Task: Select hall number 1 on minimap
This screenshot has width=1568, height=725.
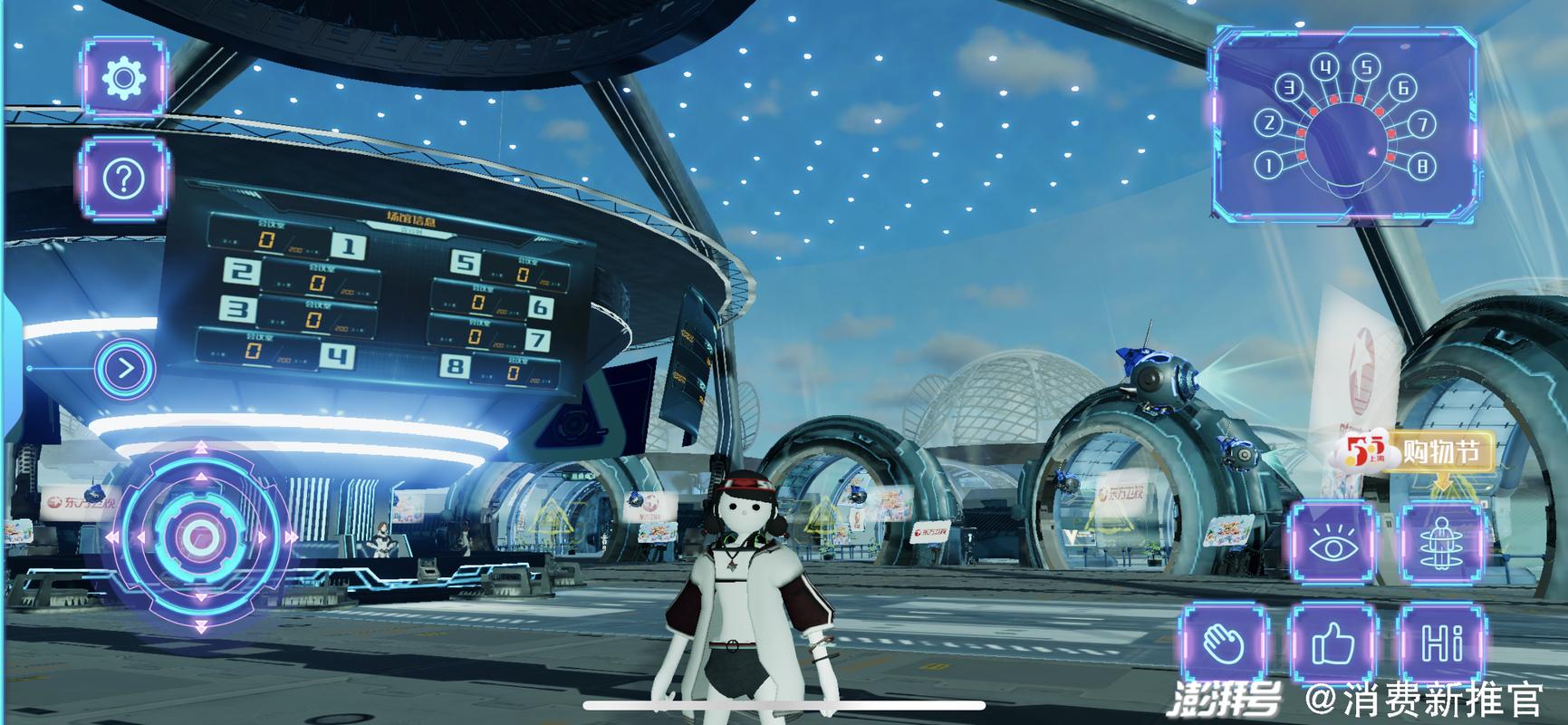Action: coord(1269,165)
